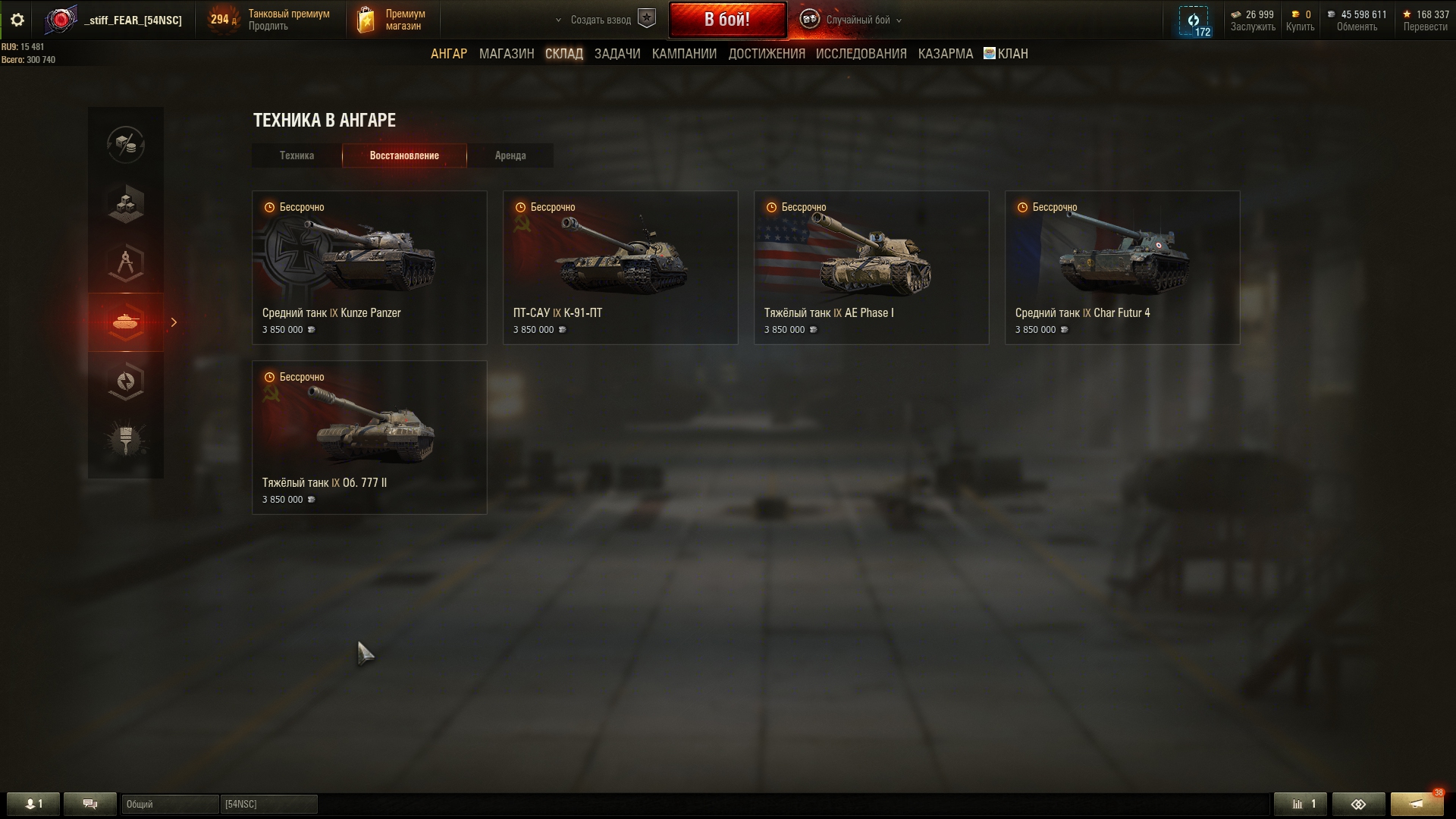Open the settings gear menu
This screenshot has width=1456, height=819.
coord(17,20)
